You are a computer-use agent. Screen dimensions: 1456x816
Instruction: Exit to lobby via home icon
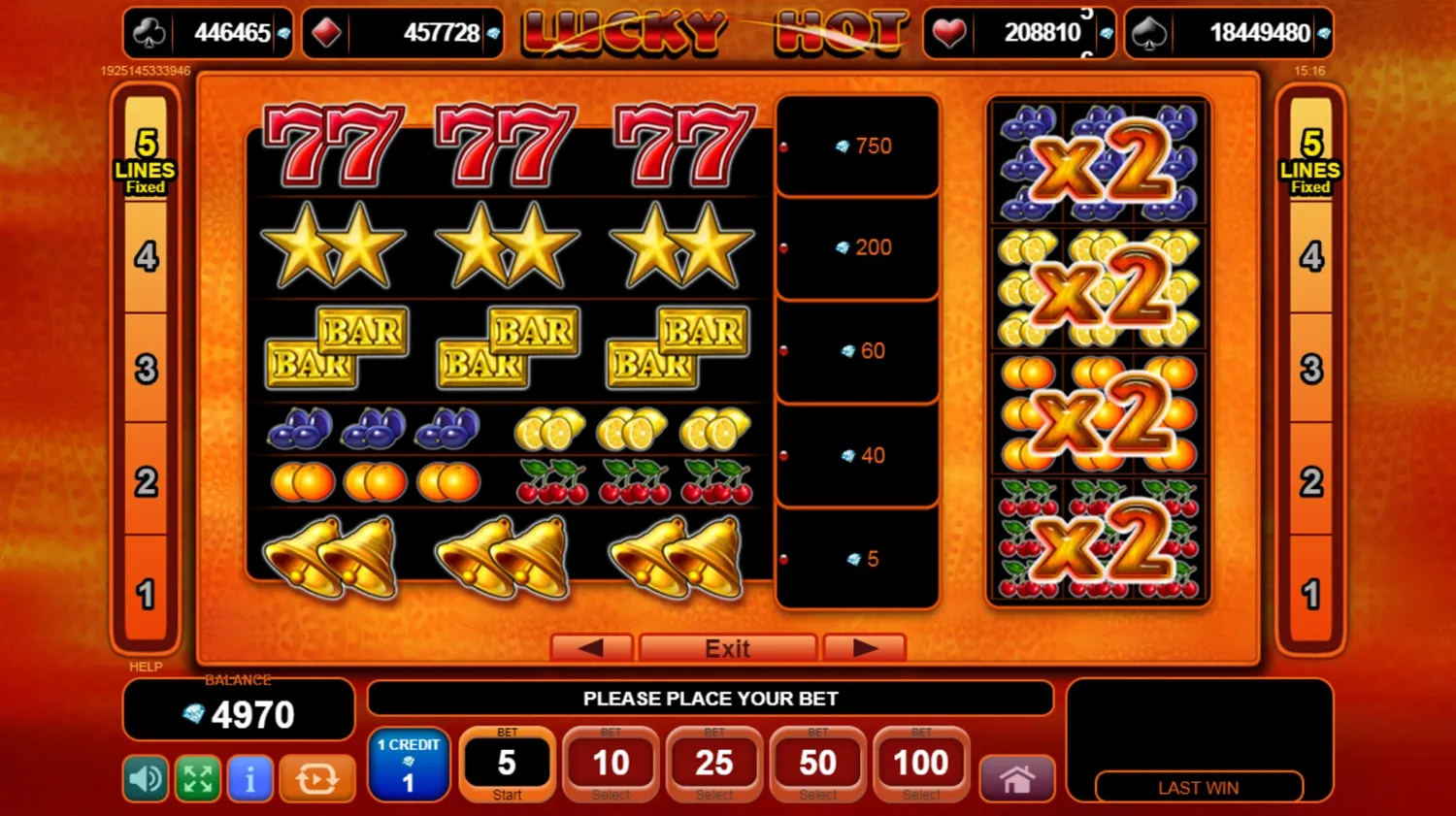[x=1016, y=778]
